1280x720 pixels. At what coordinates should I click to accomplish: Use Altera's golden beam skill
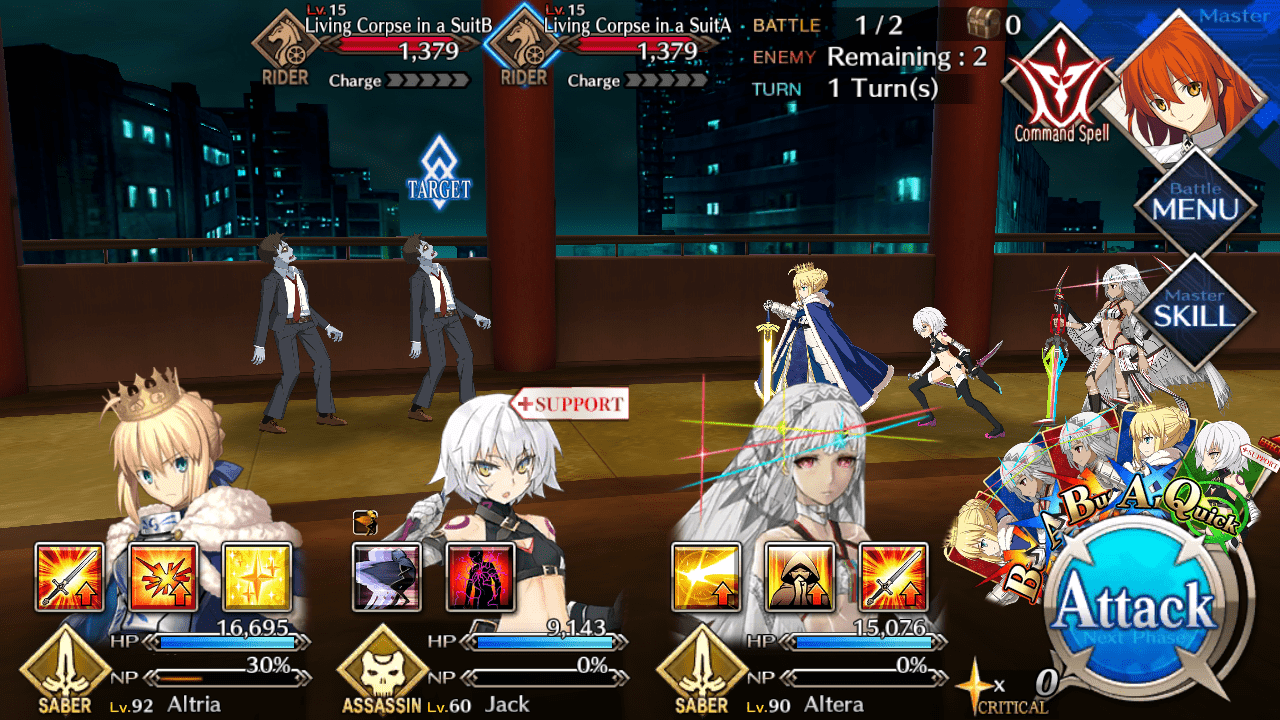coord(706,577)
